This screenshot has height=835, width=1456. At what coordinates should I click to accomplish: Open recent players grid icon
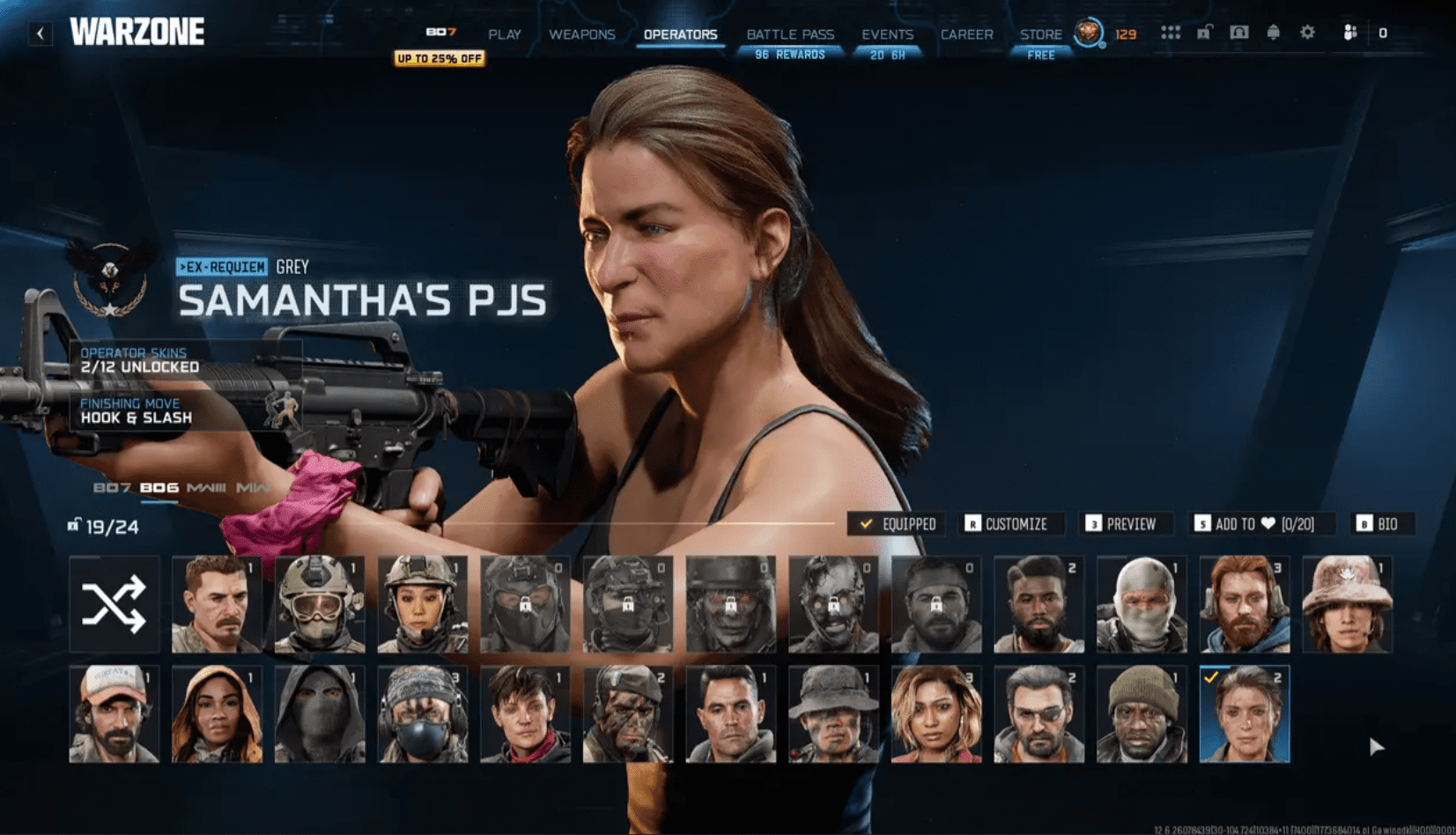tap(1170, 32)
